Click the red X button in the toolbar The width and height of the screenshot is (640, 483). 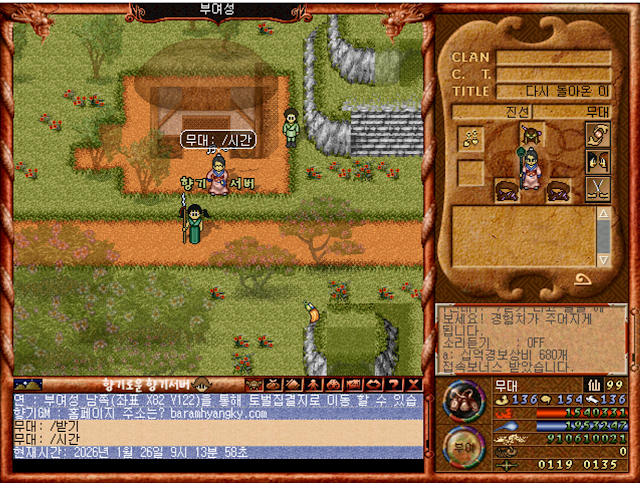click(414, 384)
